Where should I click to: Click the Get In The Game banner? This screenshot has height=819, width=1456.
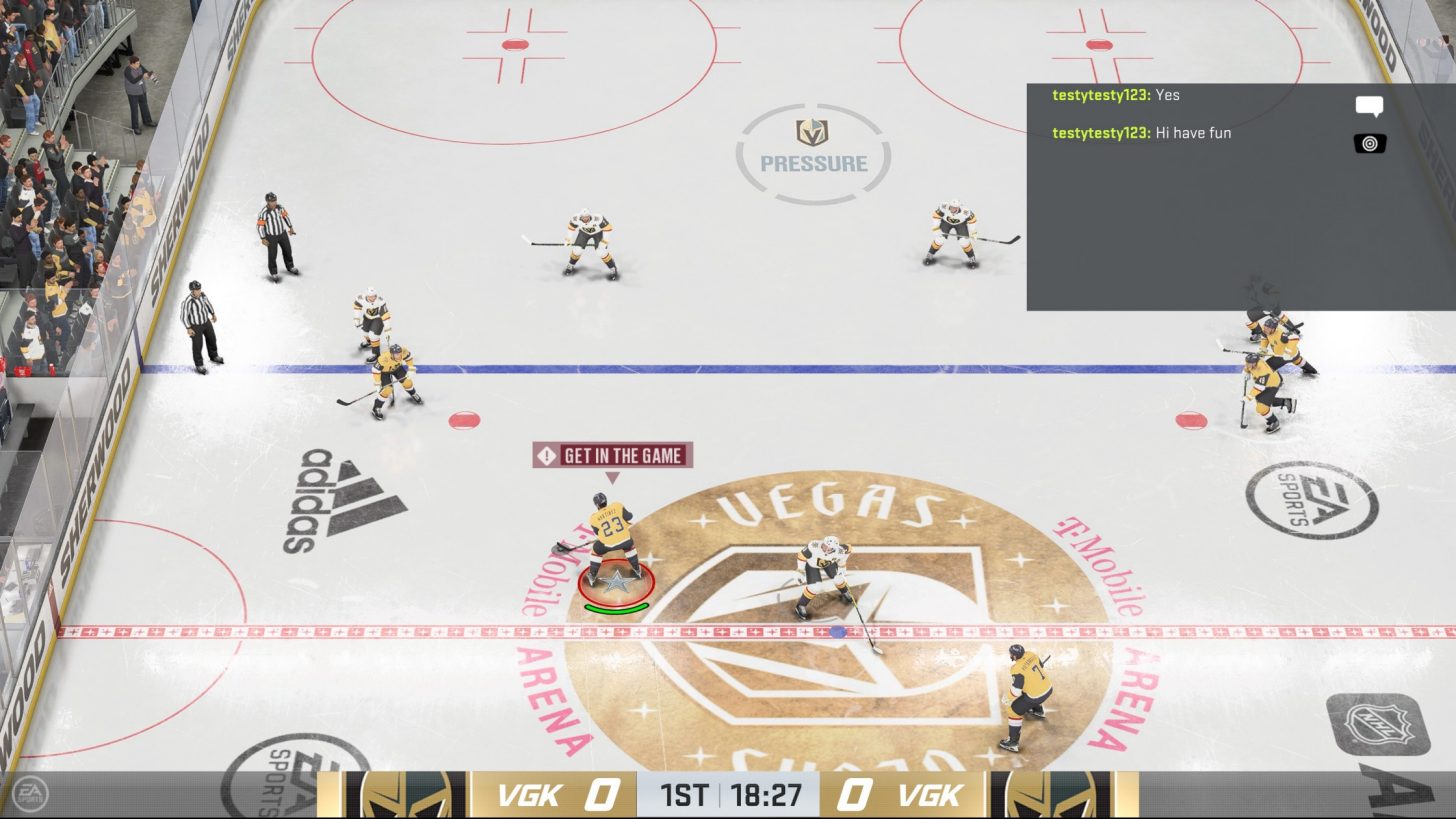coord(613,454)
